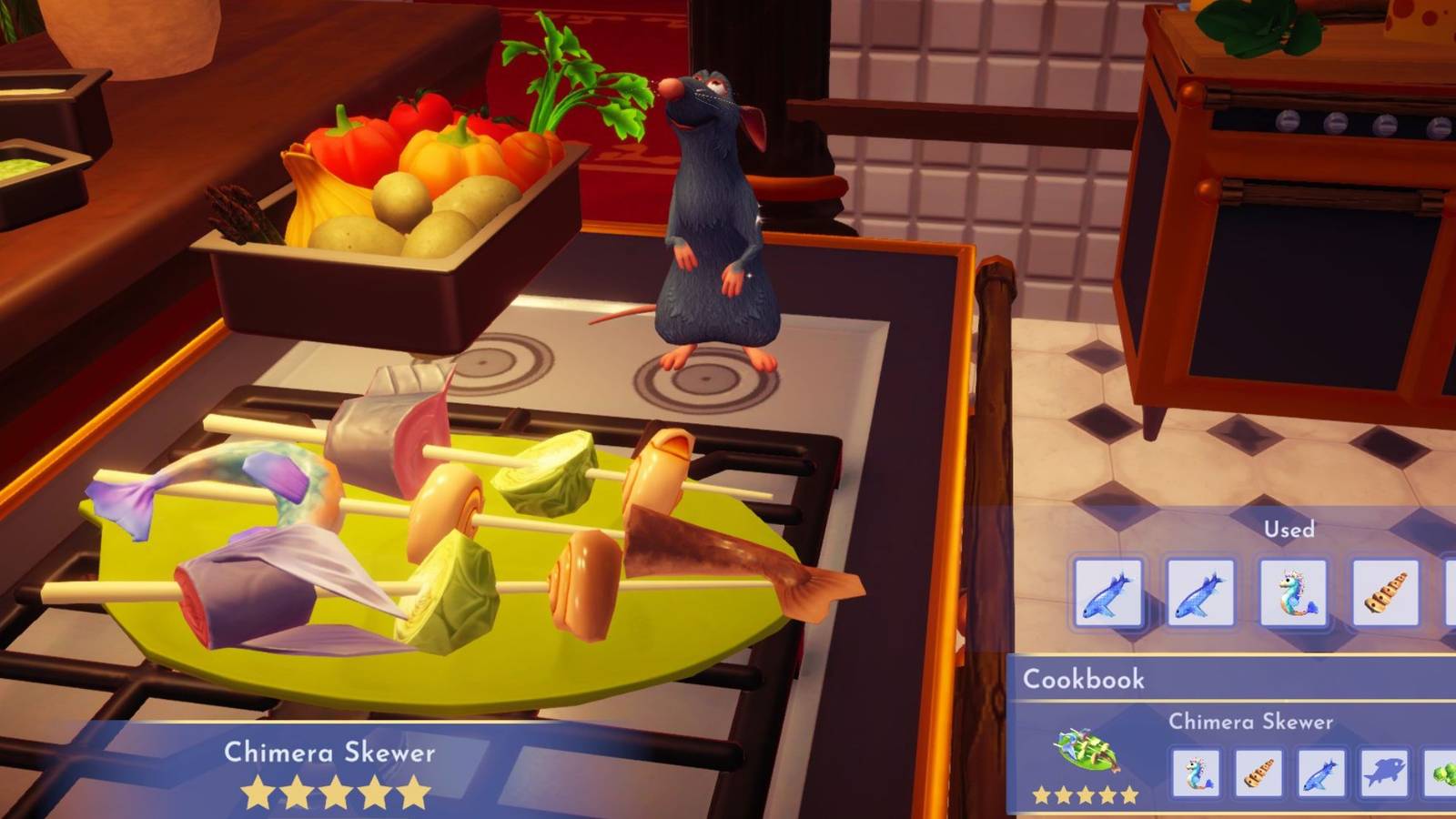Click the rightmost partial ingredient slot in the recipe

coord(1442,774)
